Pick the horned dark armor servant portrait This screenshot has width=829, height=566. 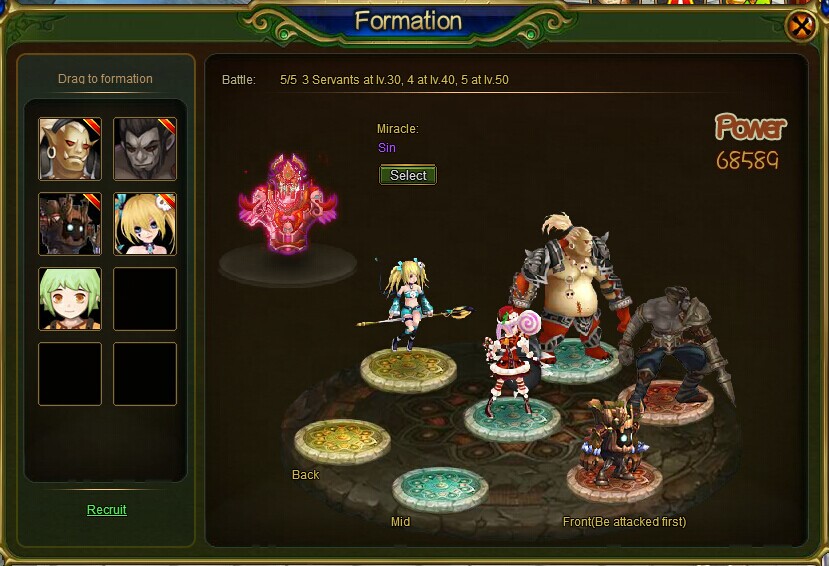[70, 224]
